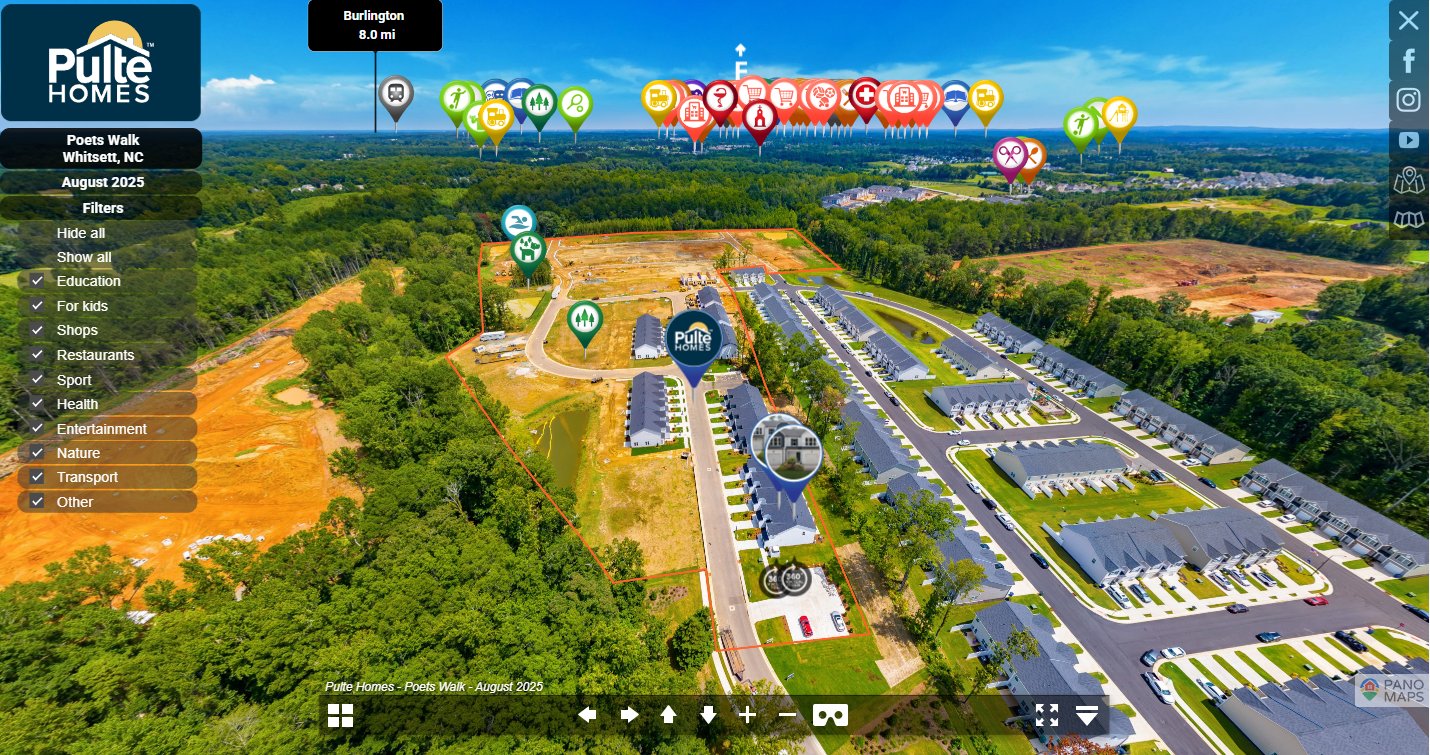Turn off the Restaurants filter
This screenshot has width=1430, height=755.
click(38, 355)
